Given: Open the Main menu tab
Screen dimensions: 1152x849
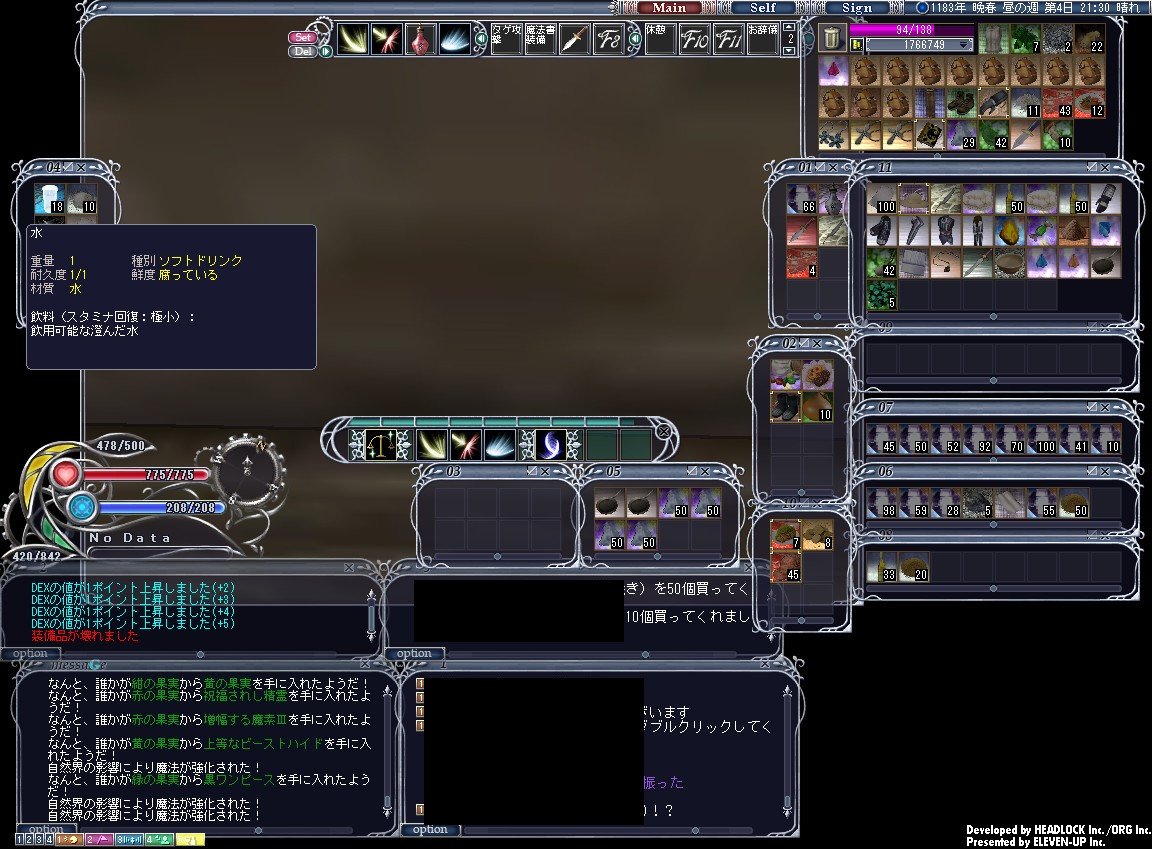Looking at the screenshot, I should 669,7.
